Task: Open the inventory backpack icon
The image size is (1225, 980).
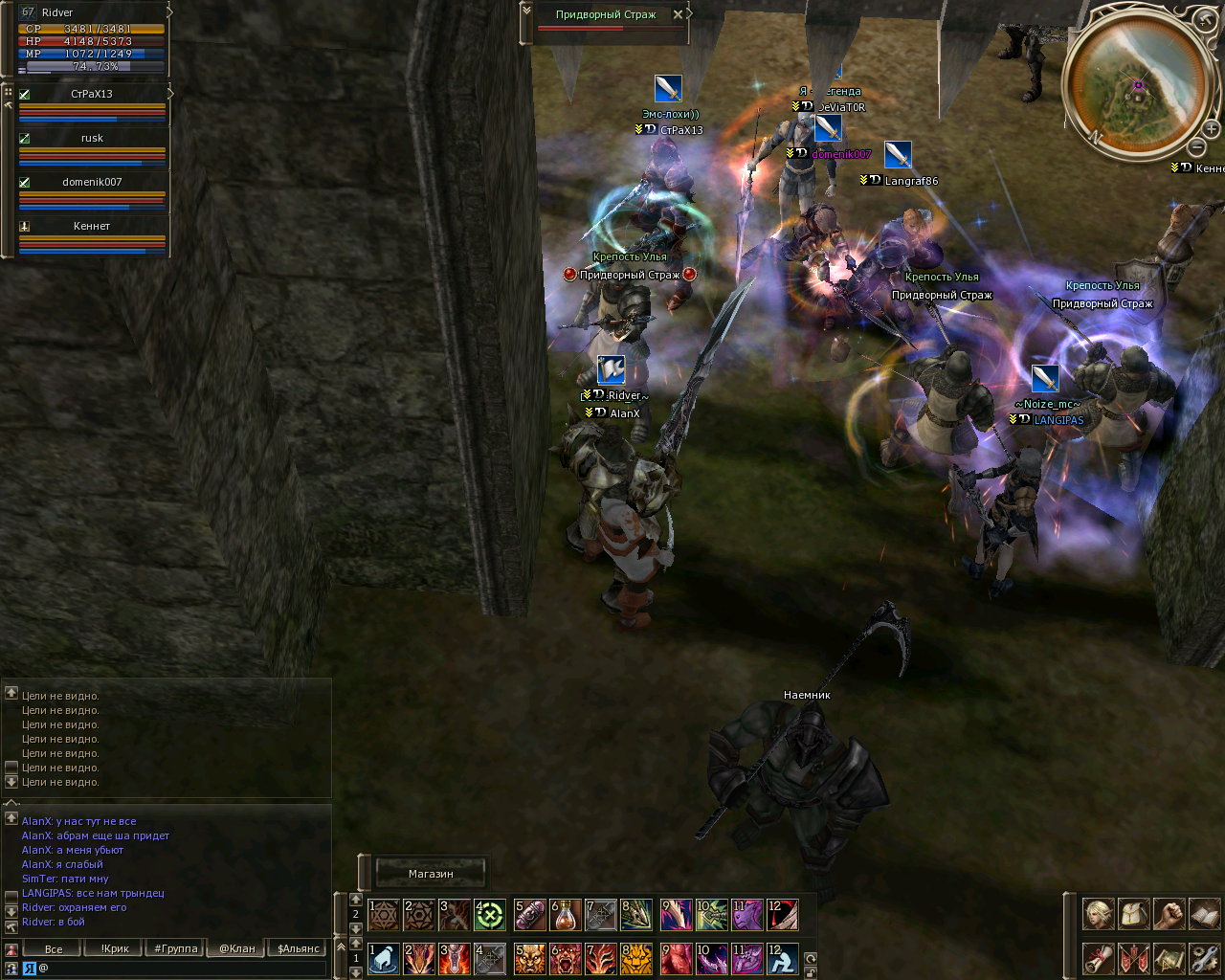Action: pos(1133,914)
